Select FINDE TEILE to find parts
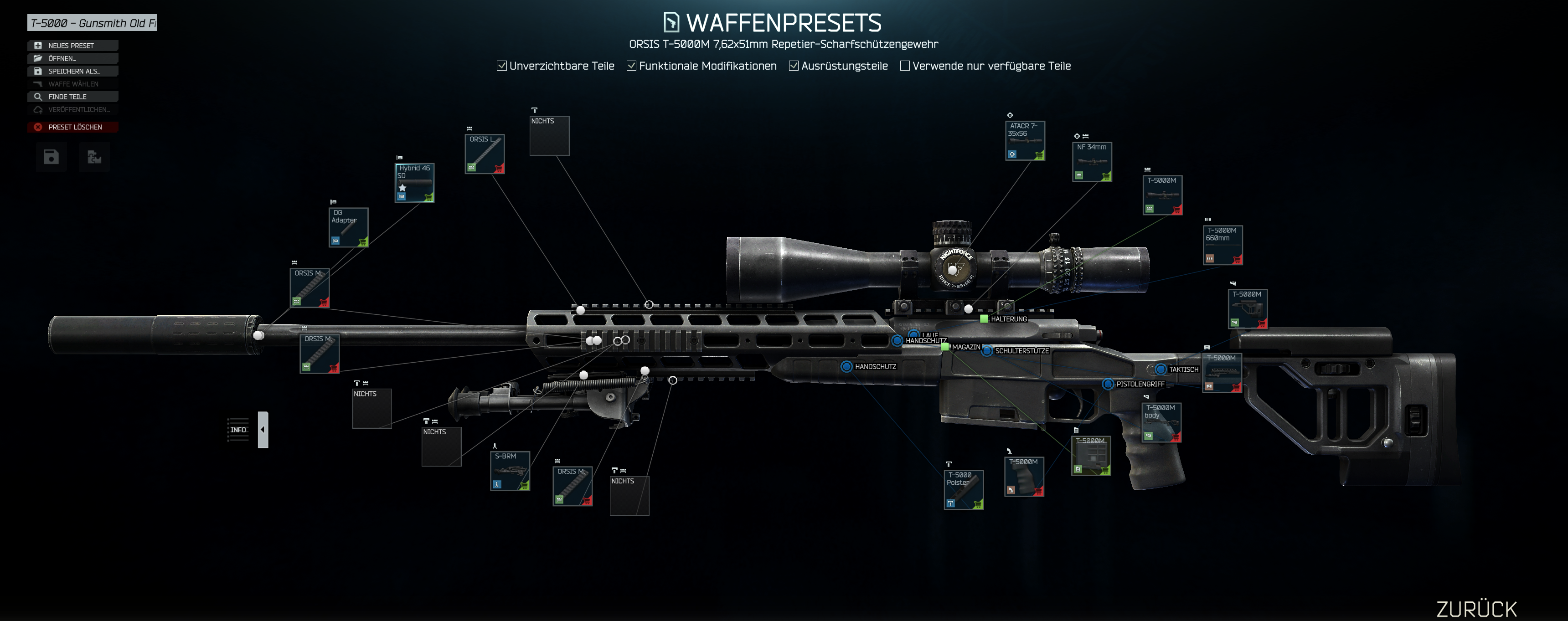The height and width of the screenshot is (621, 1568). click(72, 97)
